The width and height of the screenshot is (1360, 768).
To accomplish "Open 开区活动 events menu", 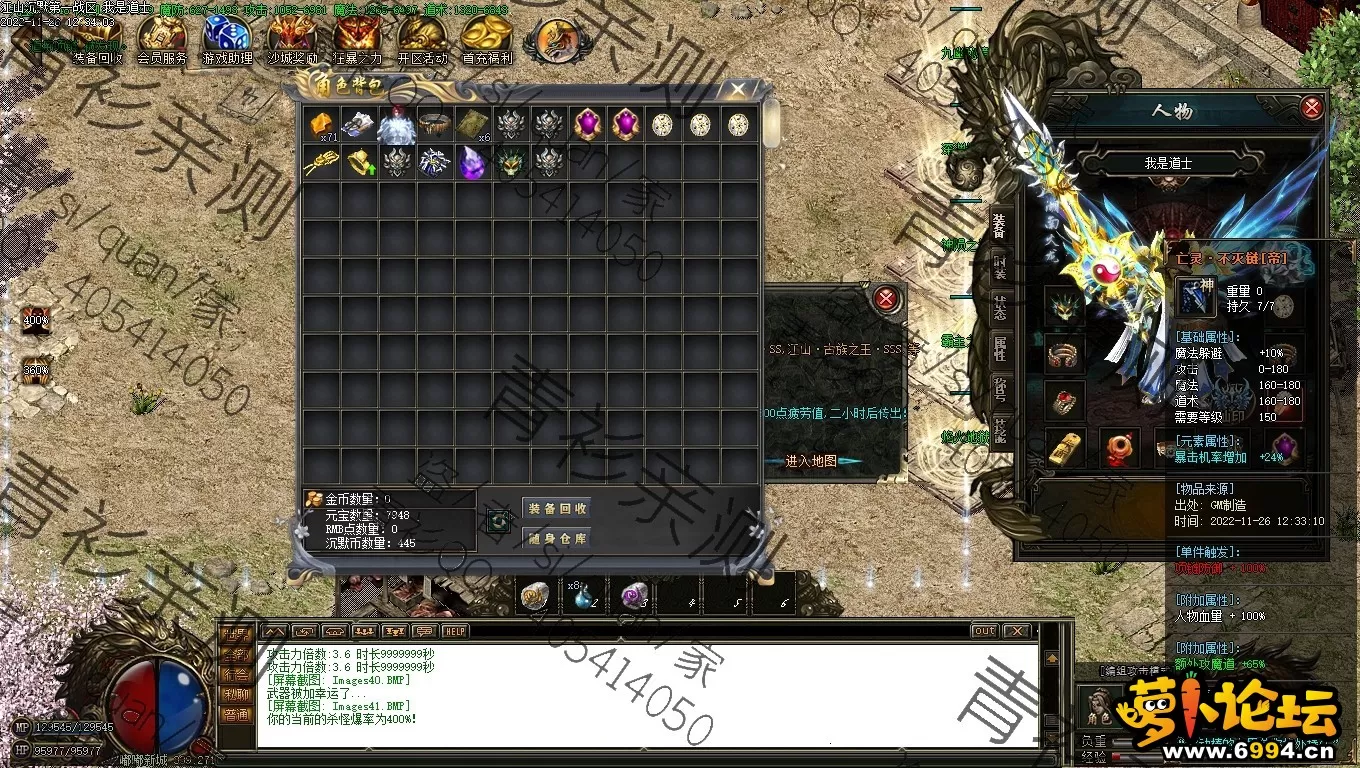I will tap(422, 40).
